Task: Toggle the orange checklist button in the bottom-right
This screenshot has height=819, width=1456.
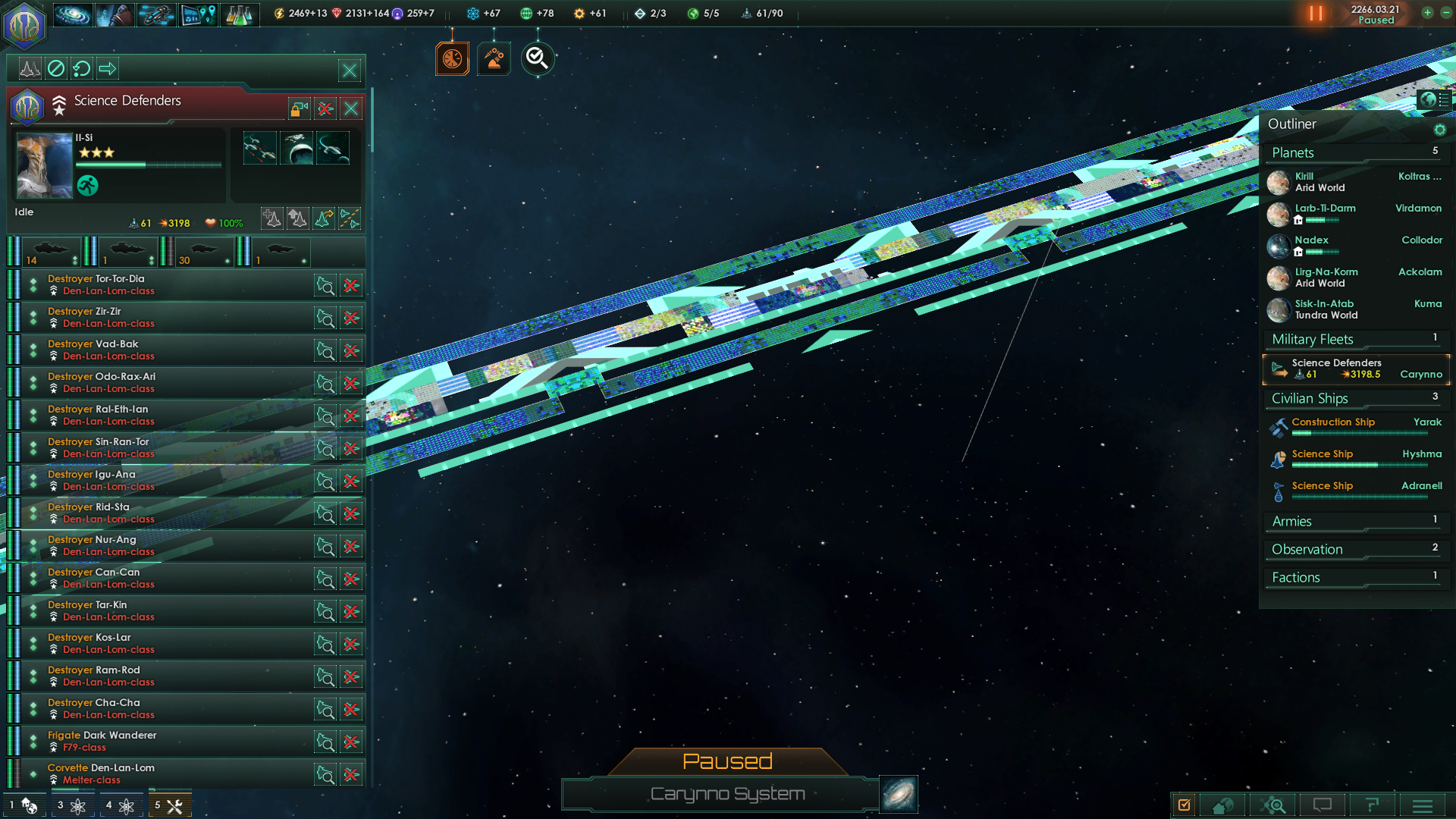Action: 1185,805
